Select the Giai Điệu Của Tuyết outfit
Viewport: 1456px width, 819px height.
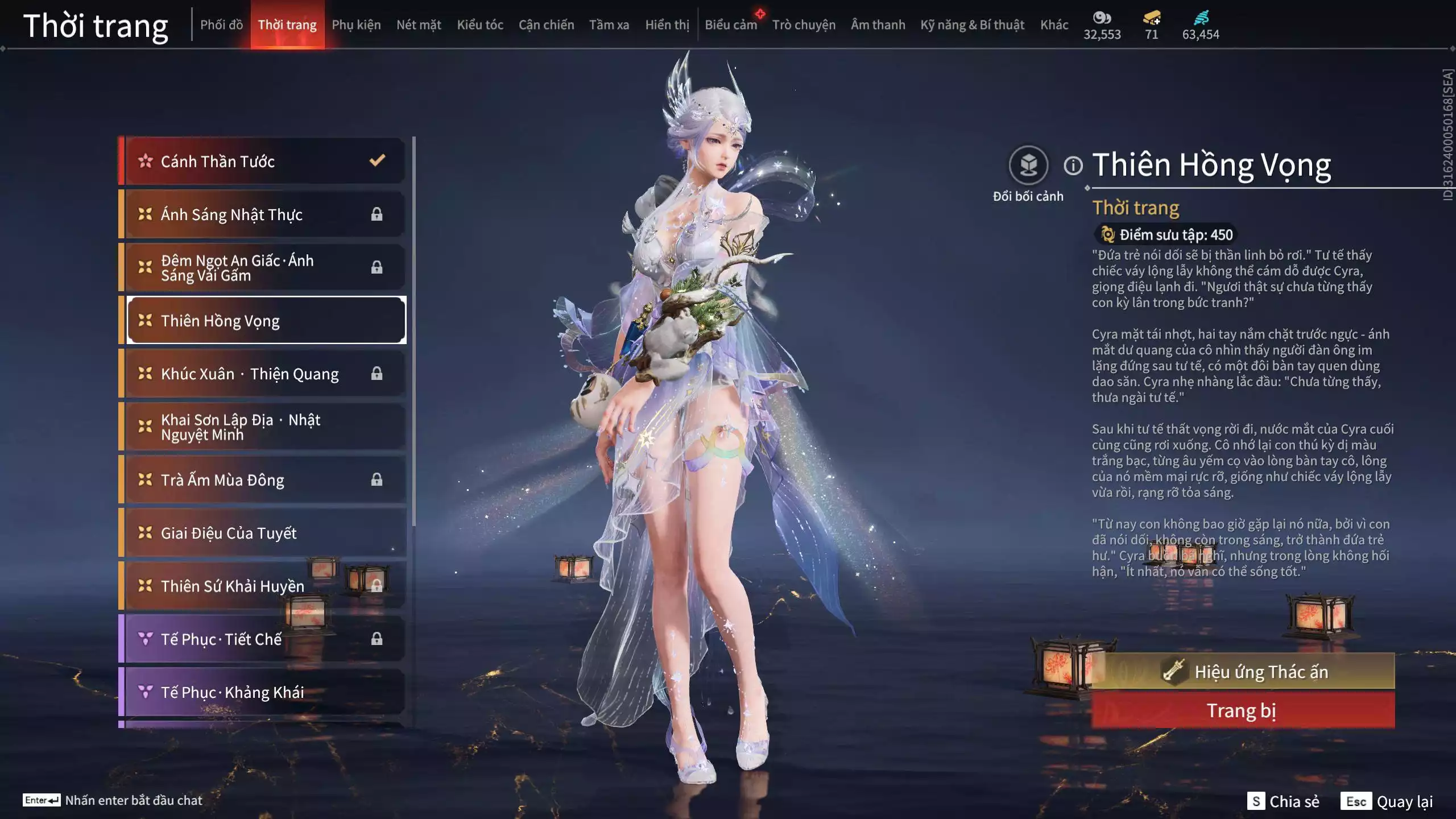coord(264,533)
